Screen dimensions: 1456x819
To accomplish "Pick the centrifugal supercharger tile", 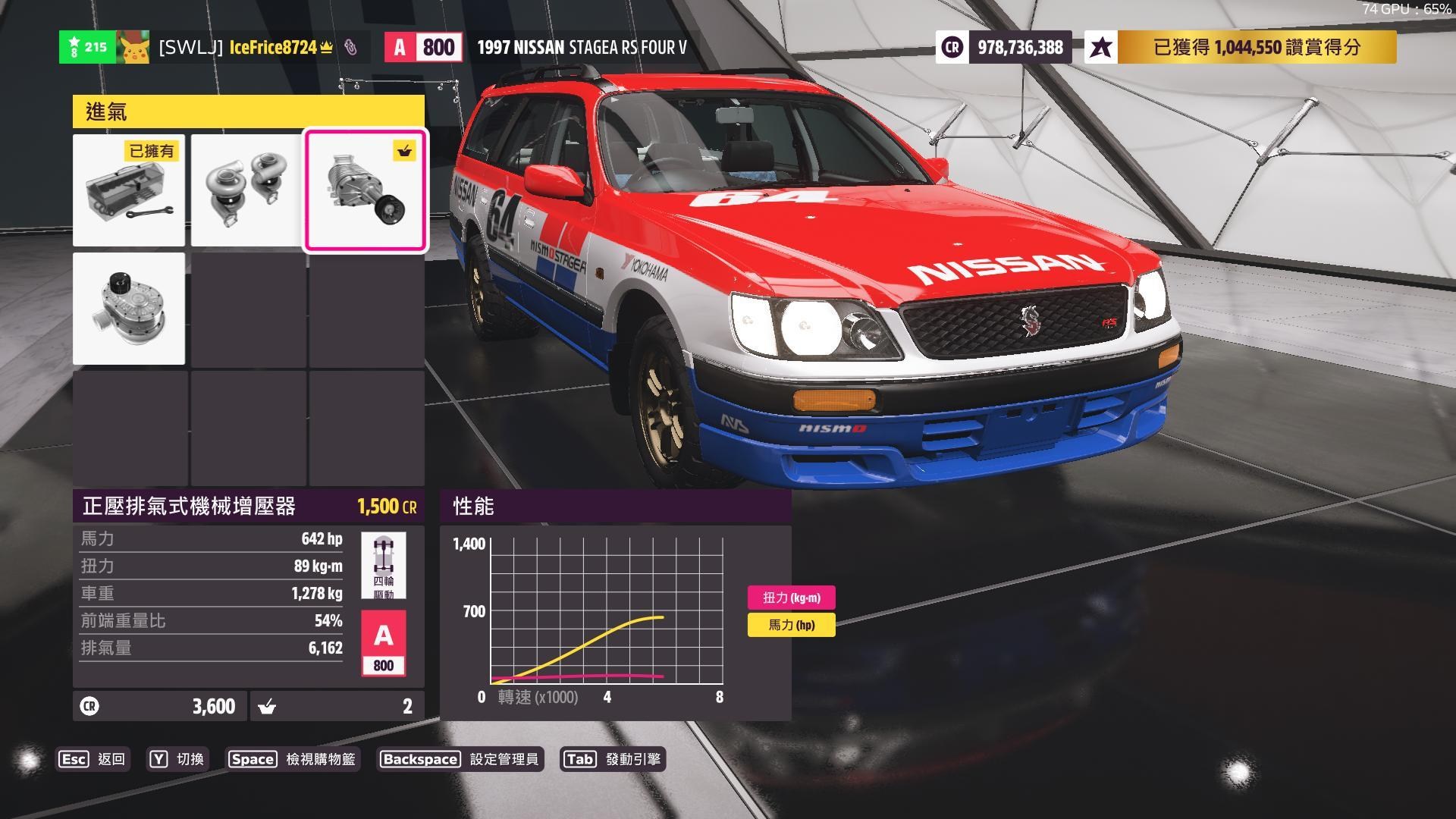I will pos(129,309).
